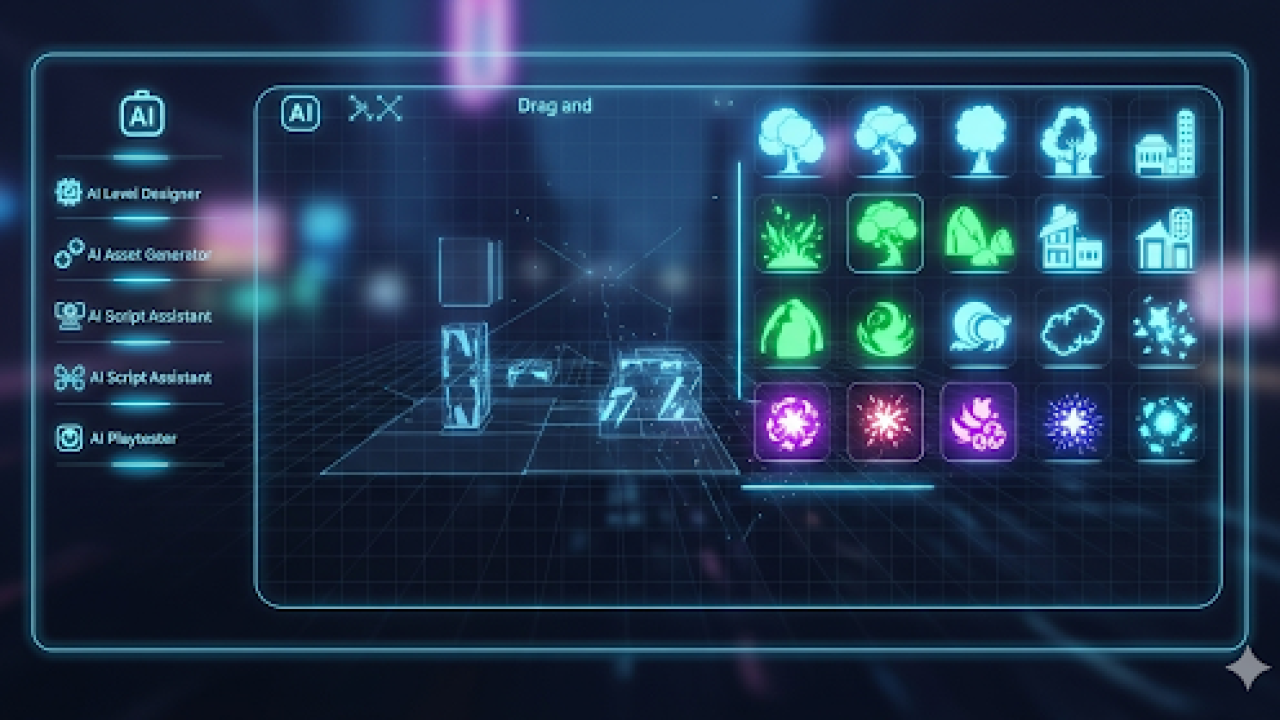Select the teal energy orb effect

(x=1165, y=422)
